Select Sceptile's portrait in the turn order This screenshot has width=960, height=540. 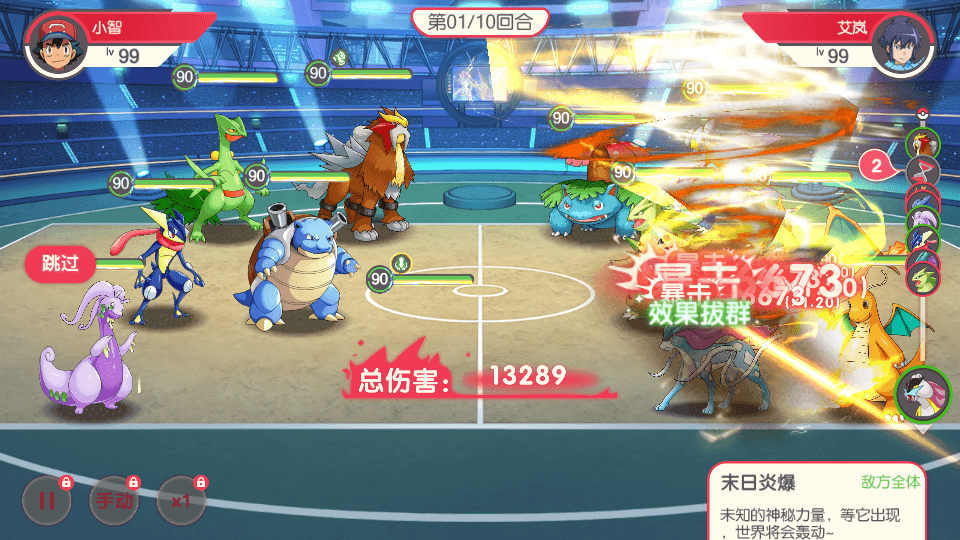(922, 276)
